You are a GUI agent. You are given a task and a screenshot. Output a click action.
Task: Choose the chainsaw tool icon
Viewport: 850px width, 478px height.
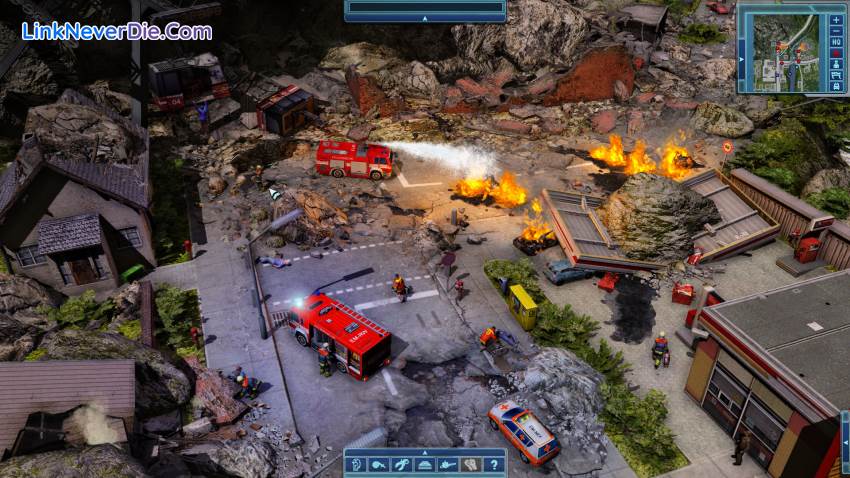448,465
